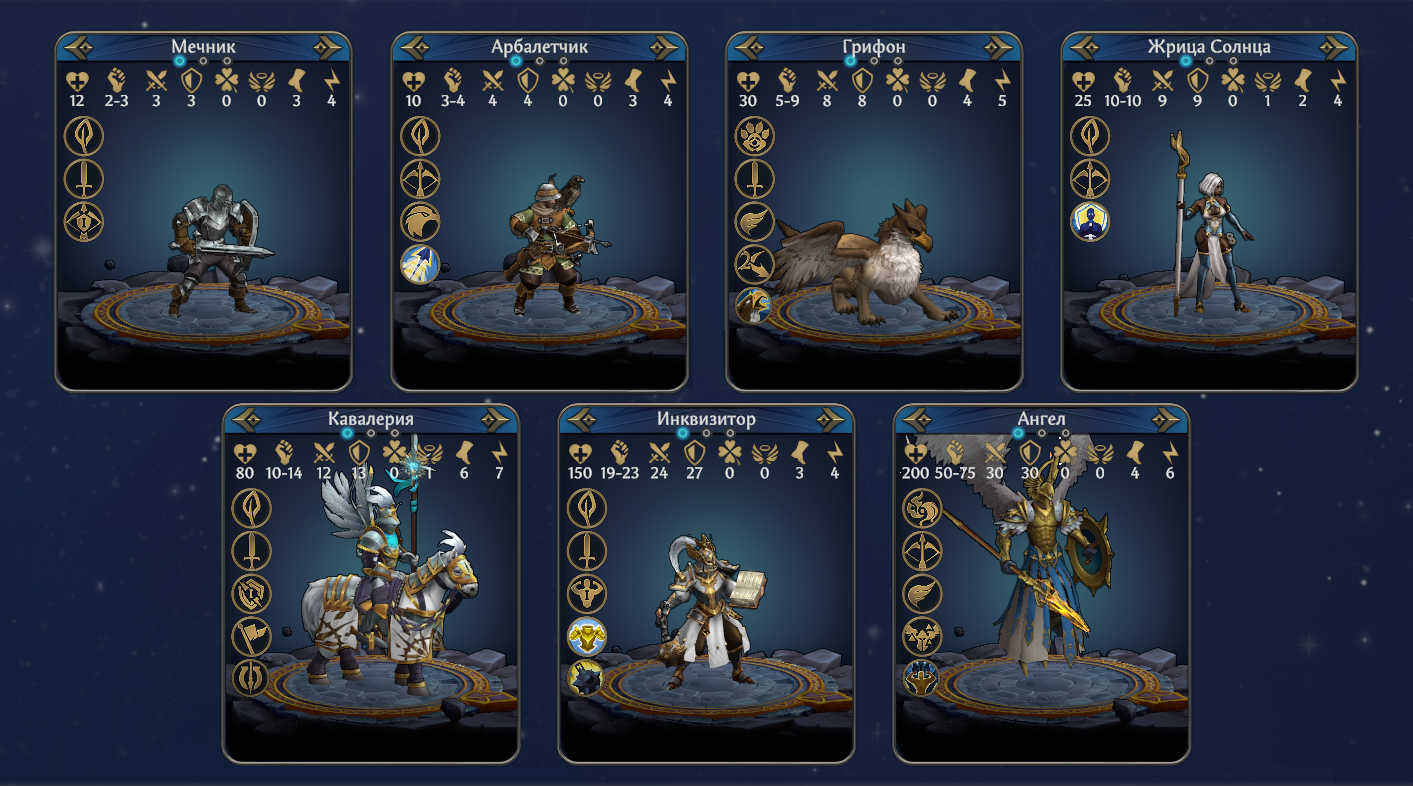This screenshot has height=786, width=1413.
Task: Select the paw print ability on Грифон
Action: point(755,135)
